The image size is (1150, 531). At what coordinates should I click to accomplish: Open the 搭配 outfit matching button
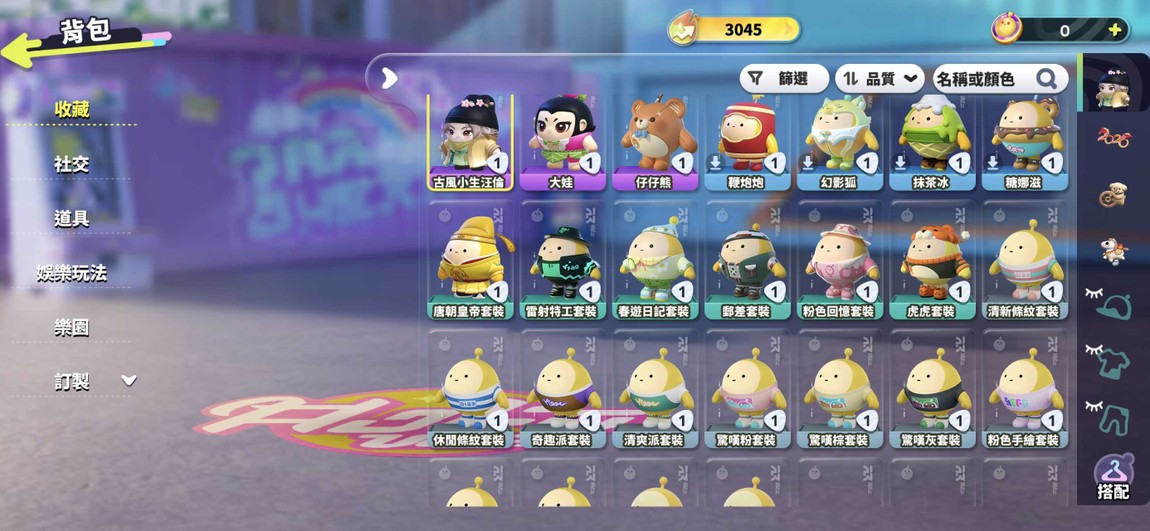coord(1113,478)
